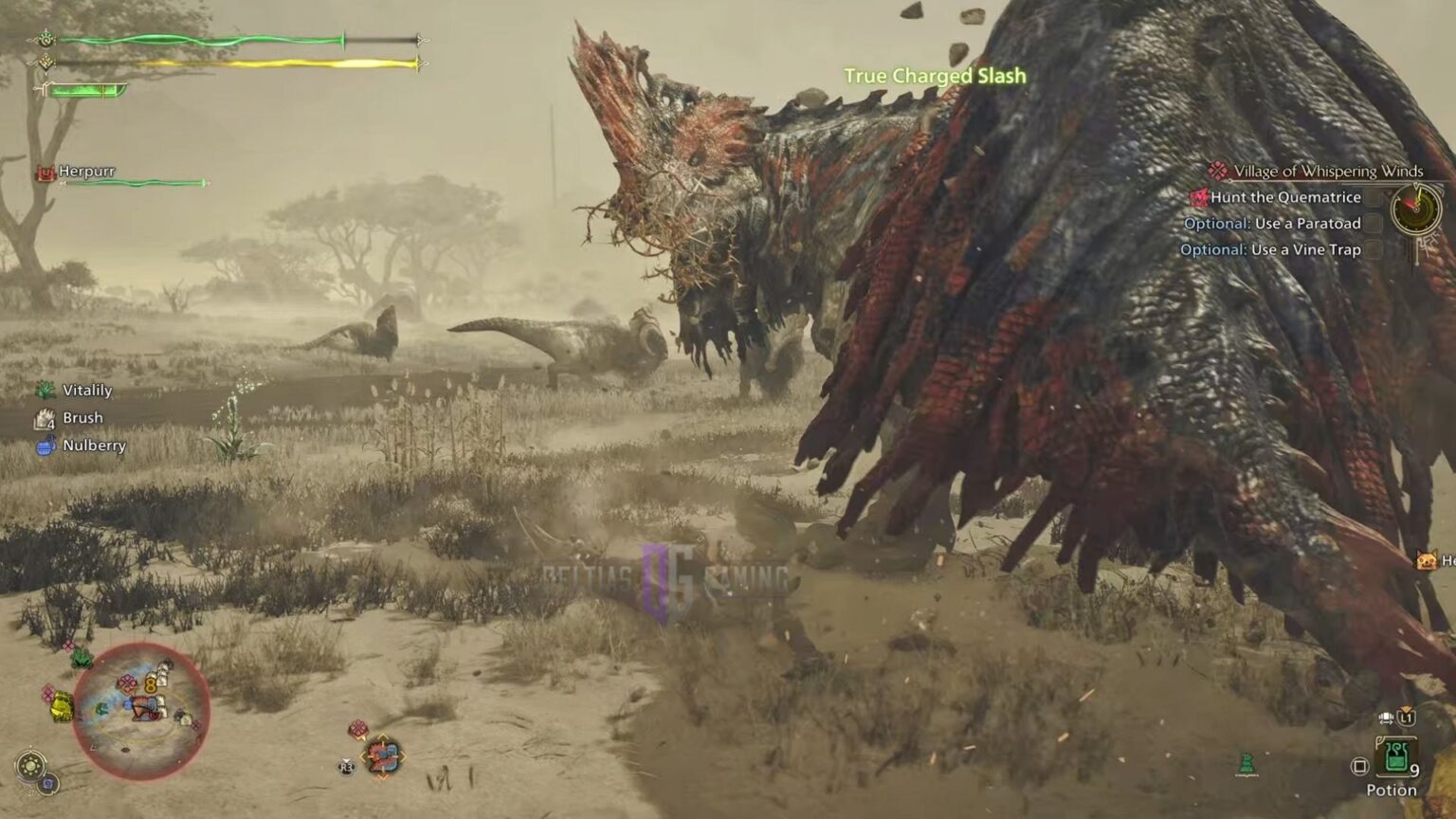Open the item swap arrows next to L1
Image resolution: width=1456 pixels, height=819 pixels.
[x=1386, y=718]
